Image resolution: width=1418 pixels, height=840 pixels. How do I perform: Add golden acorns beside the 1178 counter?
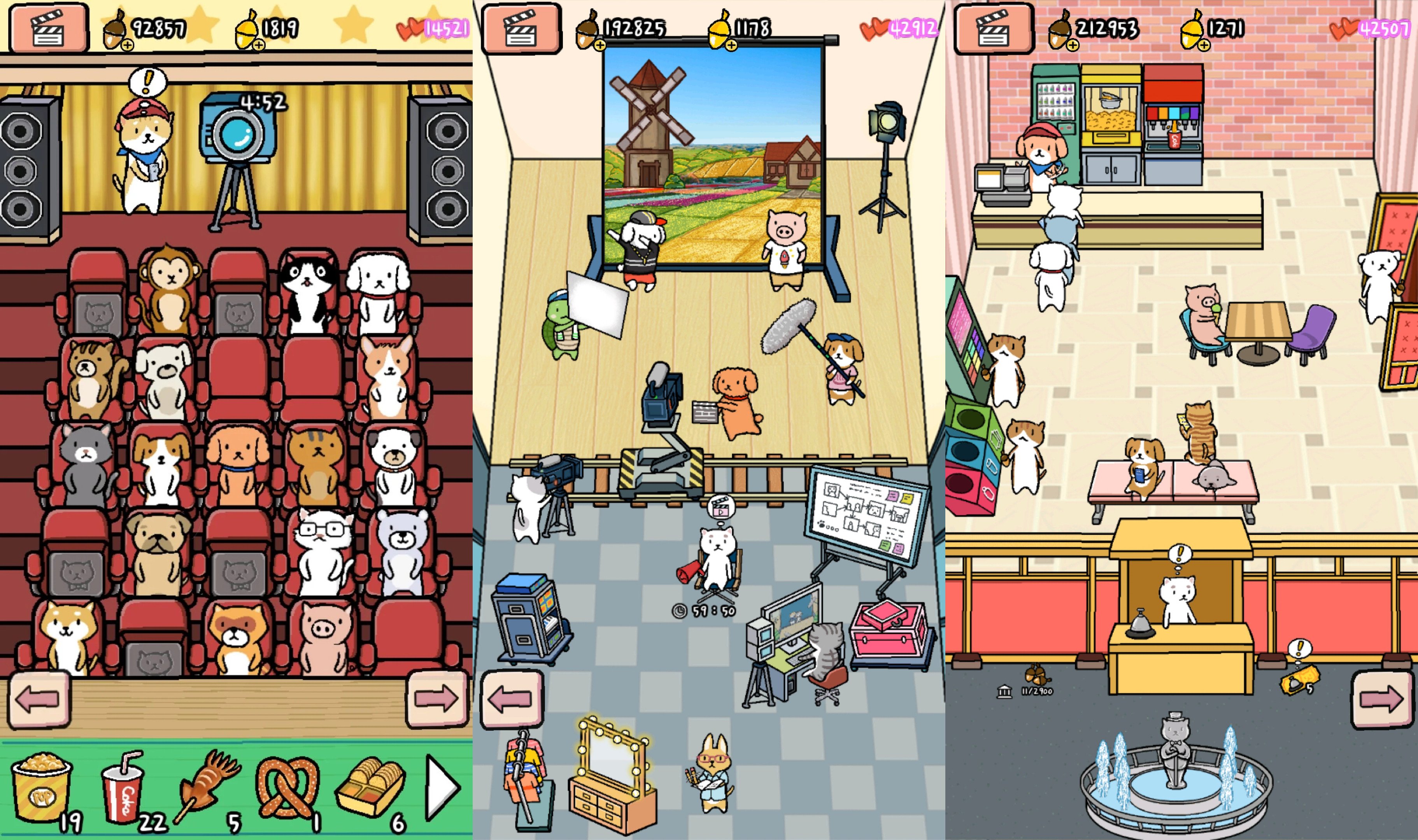(731, 45)
